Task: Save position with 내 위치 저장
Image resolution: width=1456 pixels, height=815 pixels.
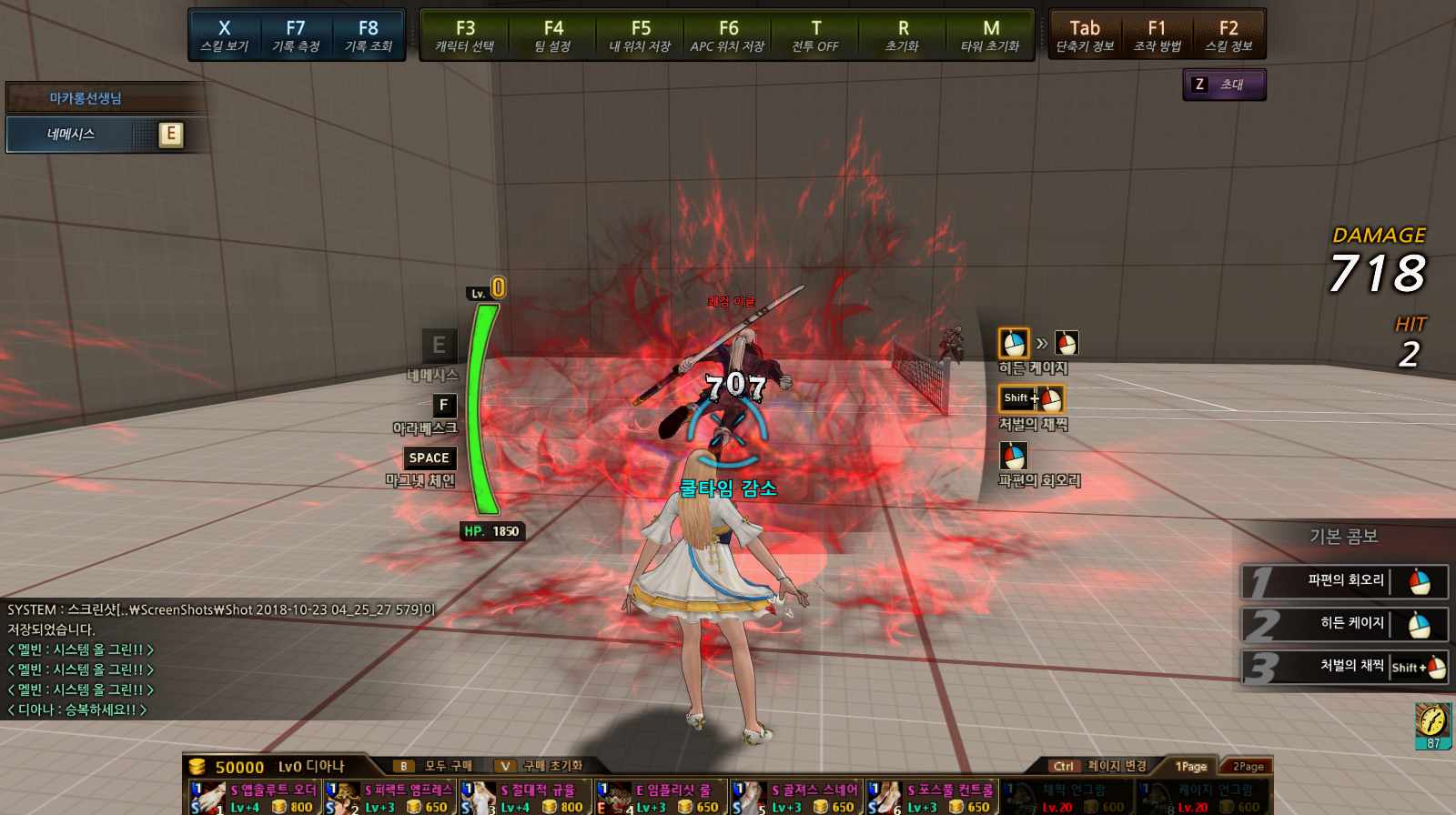Action: 641,35
